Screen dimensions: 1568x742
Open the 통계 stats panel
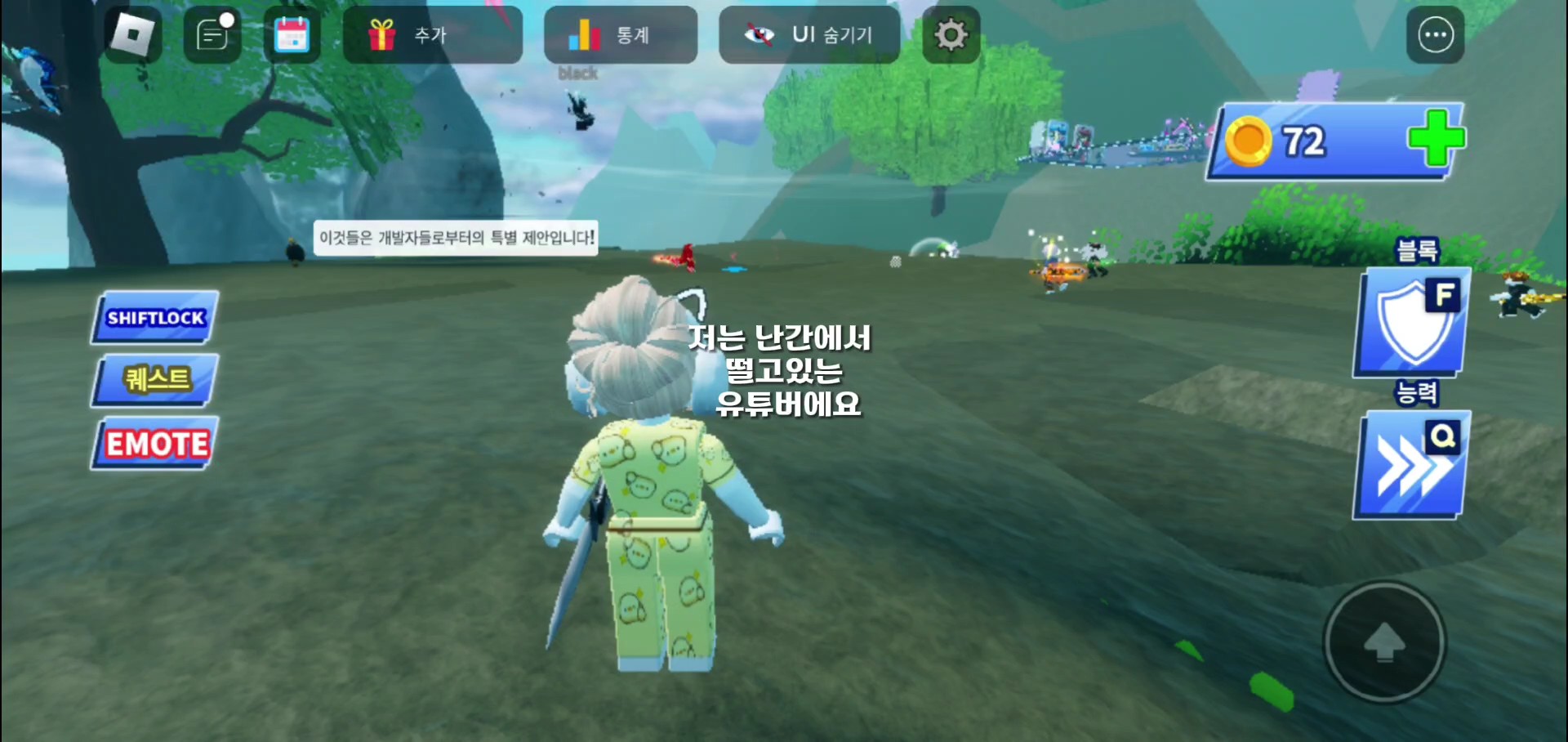(620, 35)
